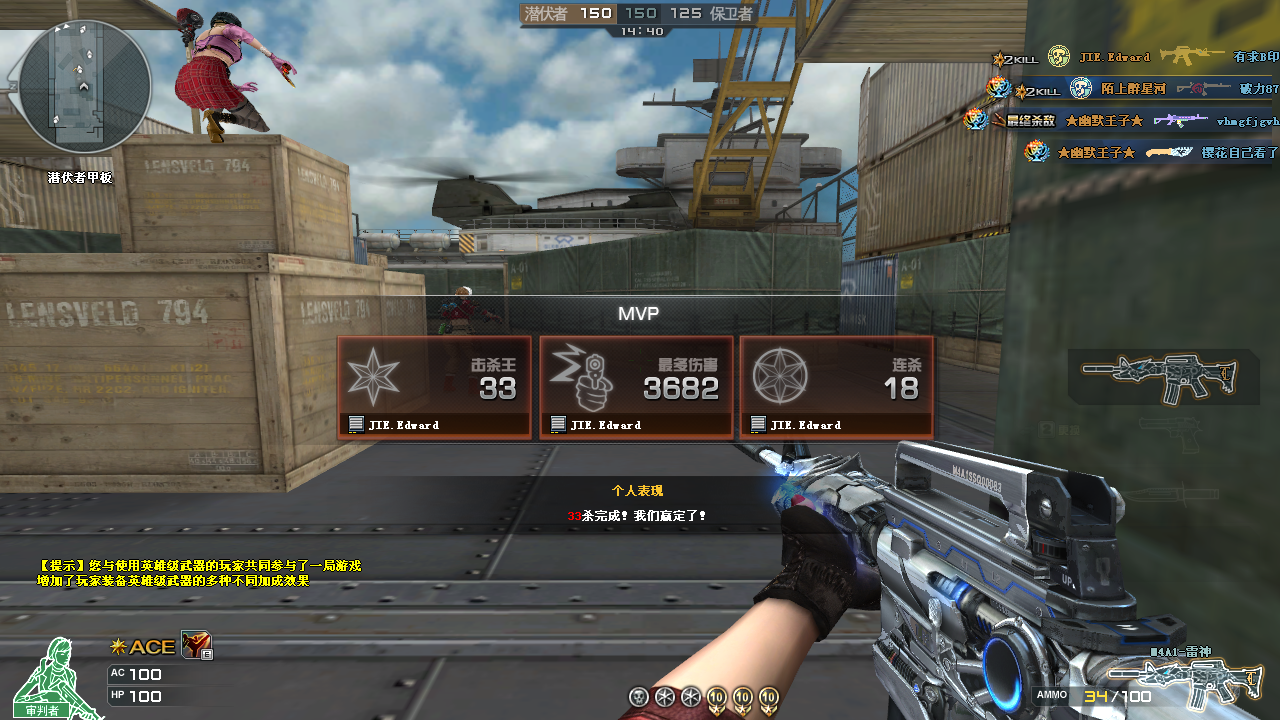Click the ACE rank badge
The width and height of the screenshot is (1280, 720).
point(143,647)
